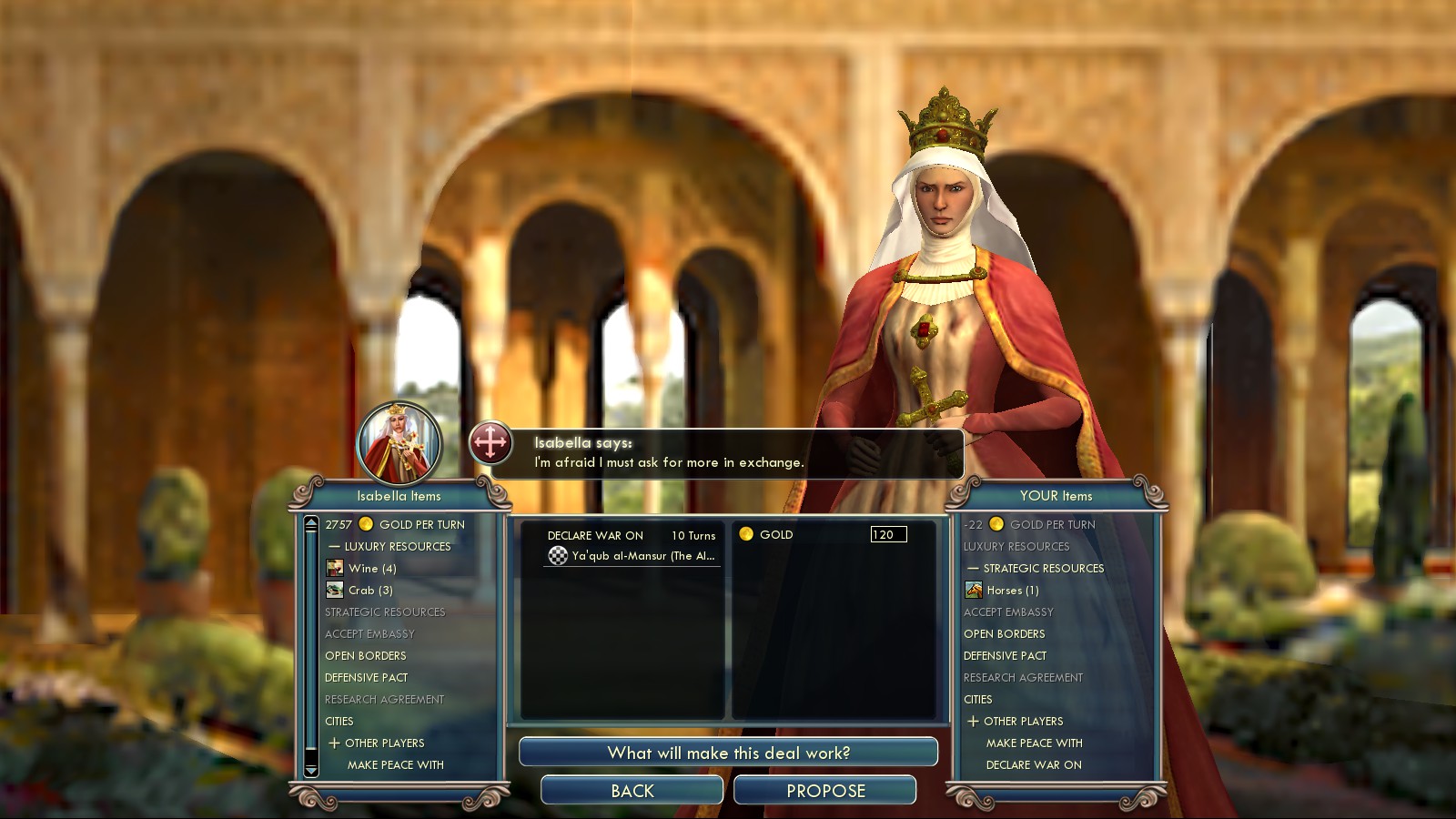
Task: Click the PROPOSE button
Action: (x=824, y=791)
